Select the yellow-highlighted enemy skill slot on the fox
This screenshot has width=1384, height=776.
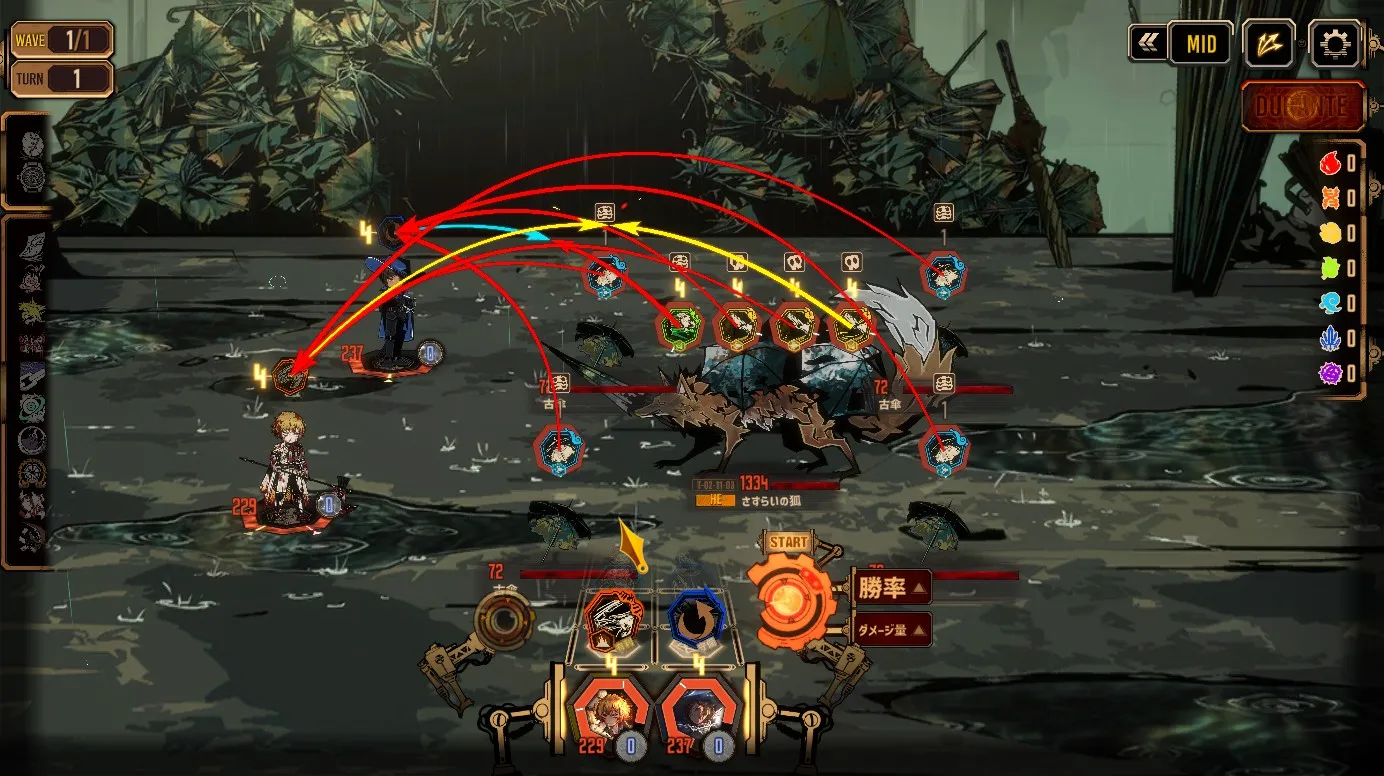tap(852, 326)
